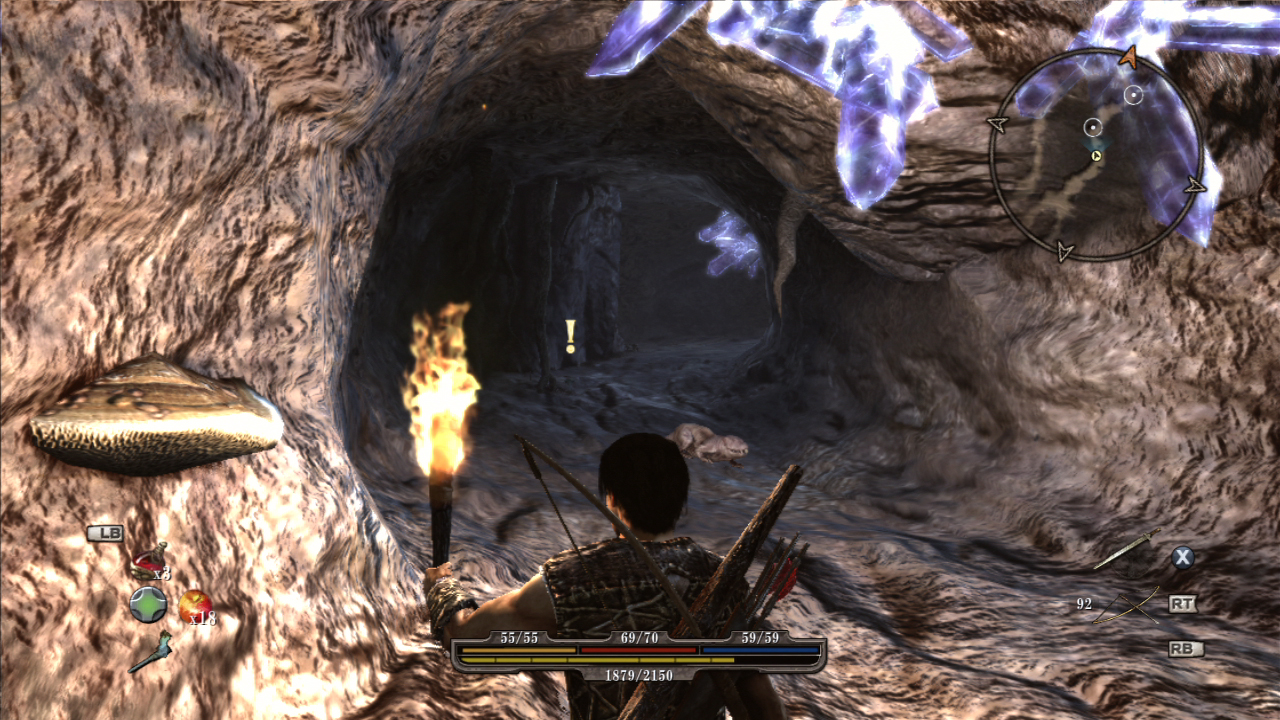Open the circular minimap
Image resolution: width=1280 pixels, height=720 pixels.
pyautogui.click(x=1096, y=154)
